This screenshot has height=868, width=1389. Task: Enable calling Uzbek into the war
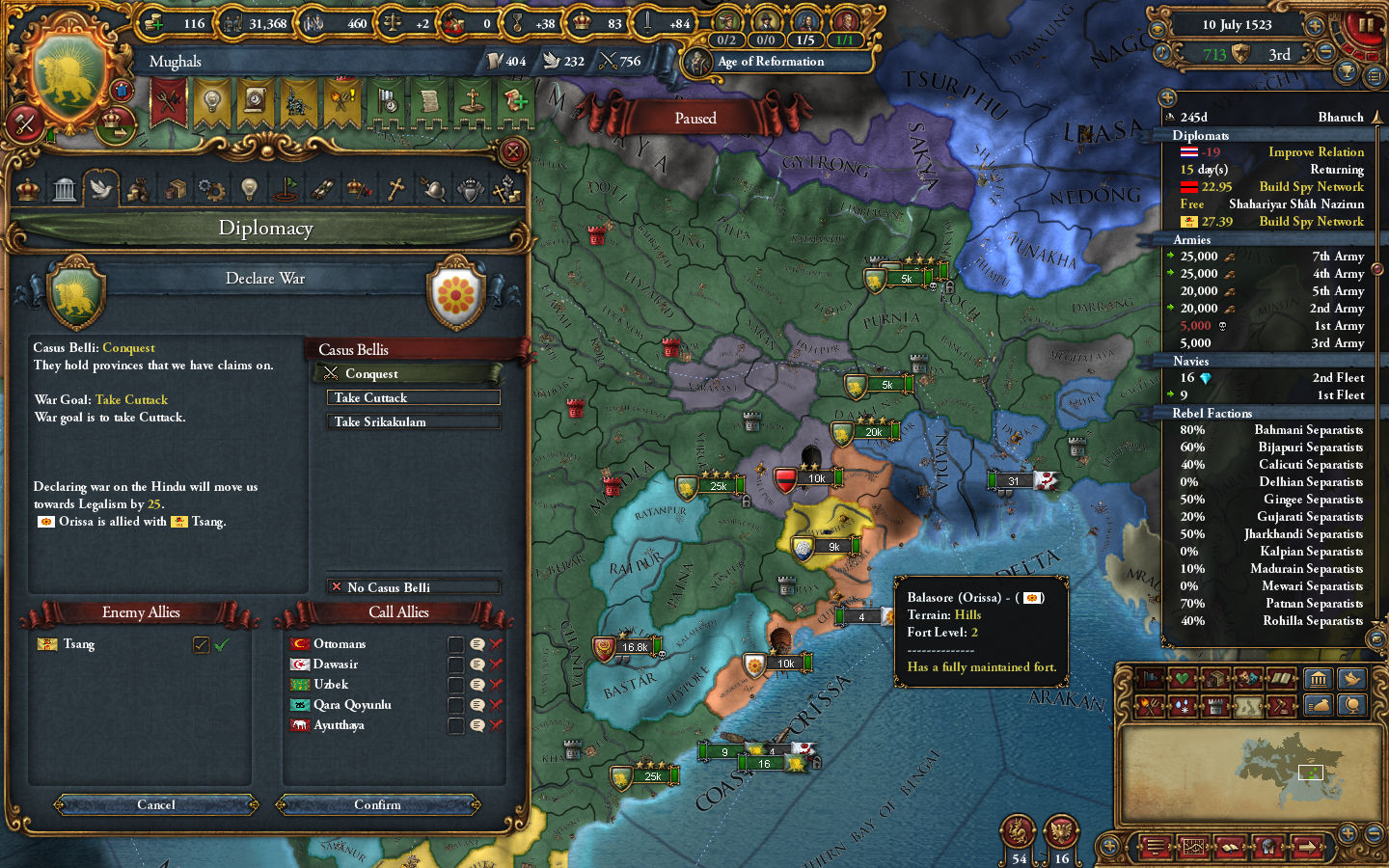456,684
